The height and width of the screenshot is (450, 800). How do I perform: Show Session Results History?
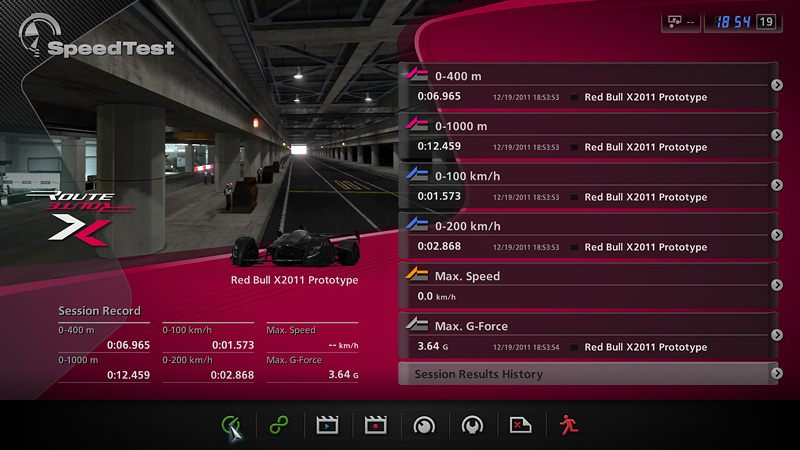click(x=588, y=374)
